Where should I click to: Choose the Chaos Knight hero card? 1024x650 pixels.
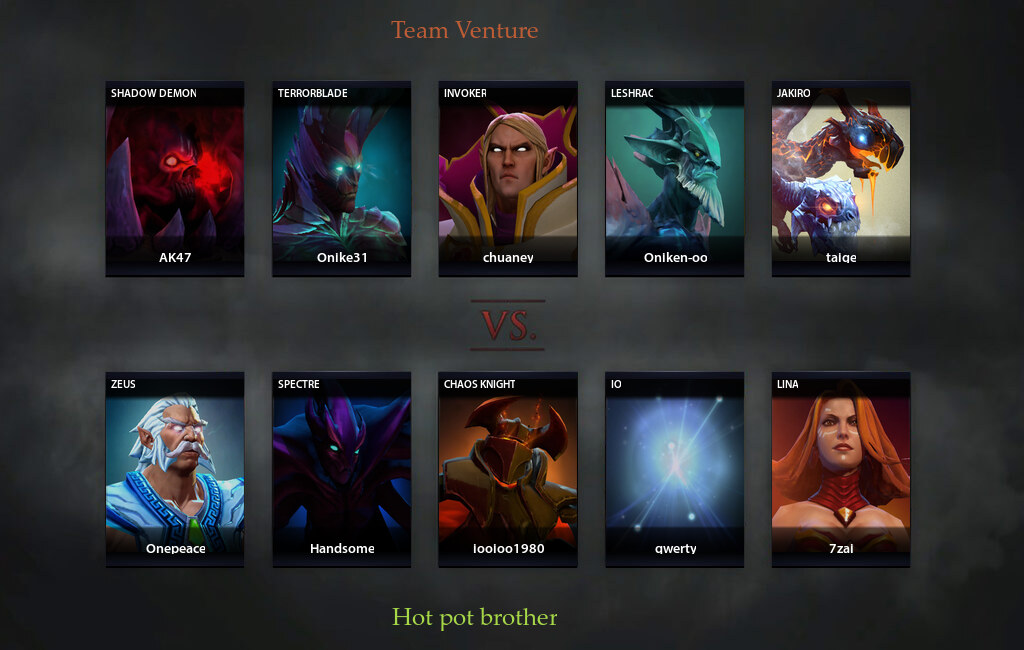tap(508, 469)
